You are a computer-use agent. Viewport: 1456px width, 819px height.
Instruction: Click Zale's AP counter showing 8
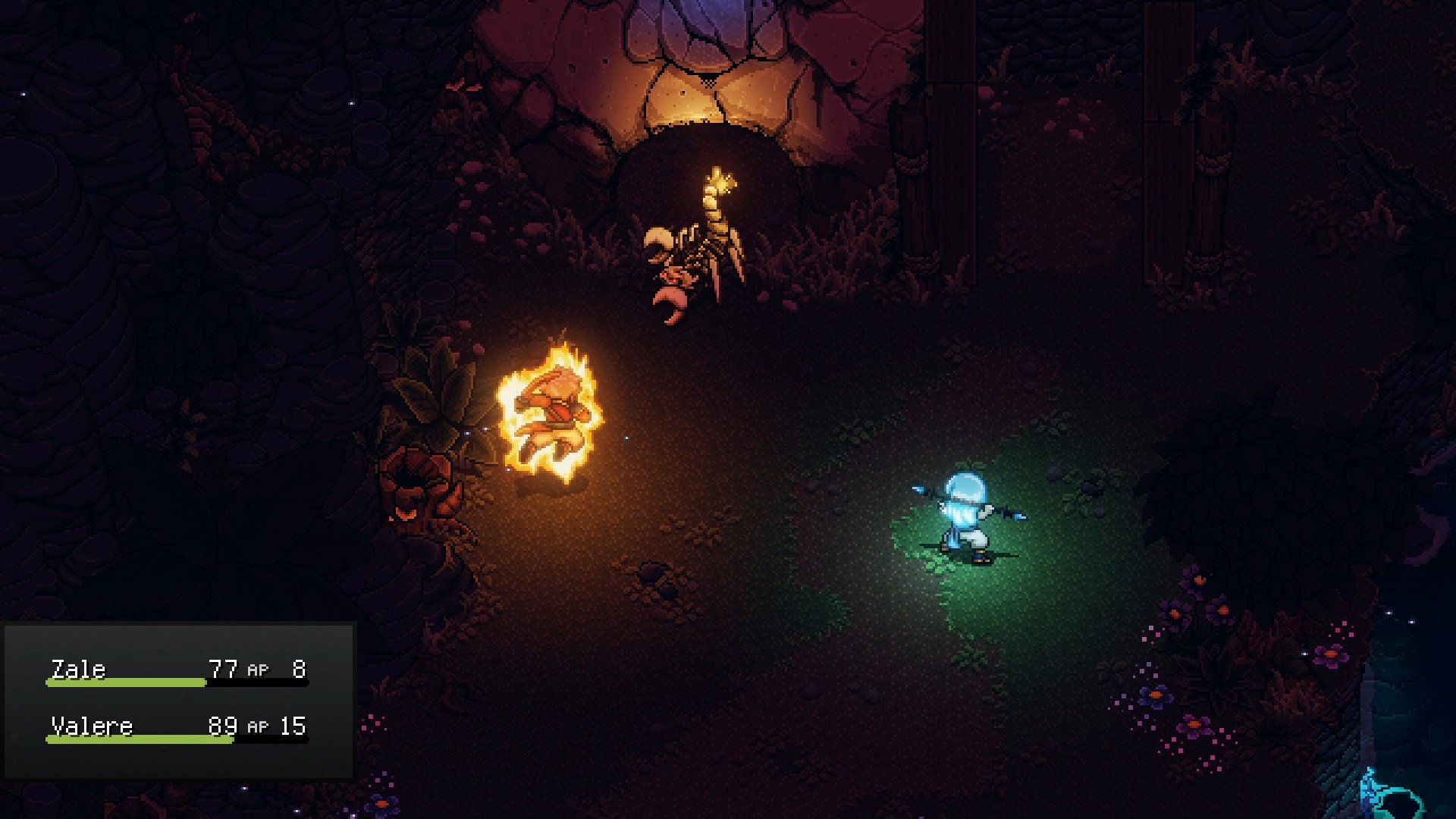298,668
